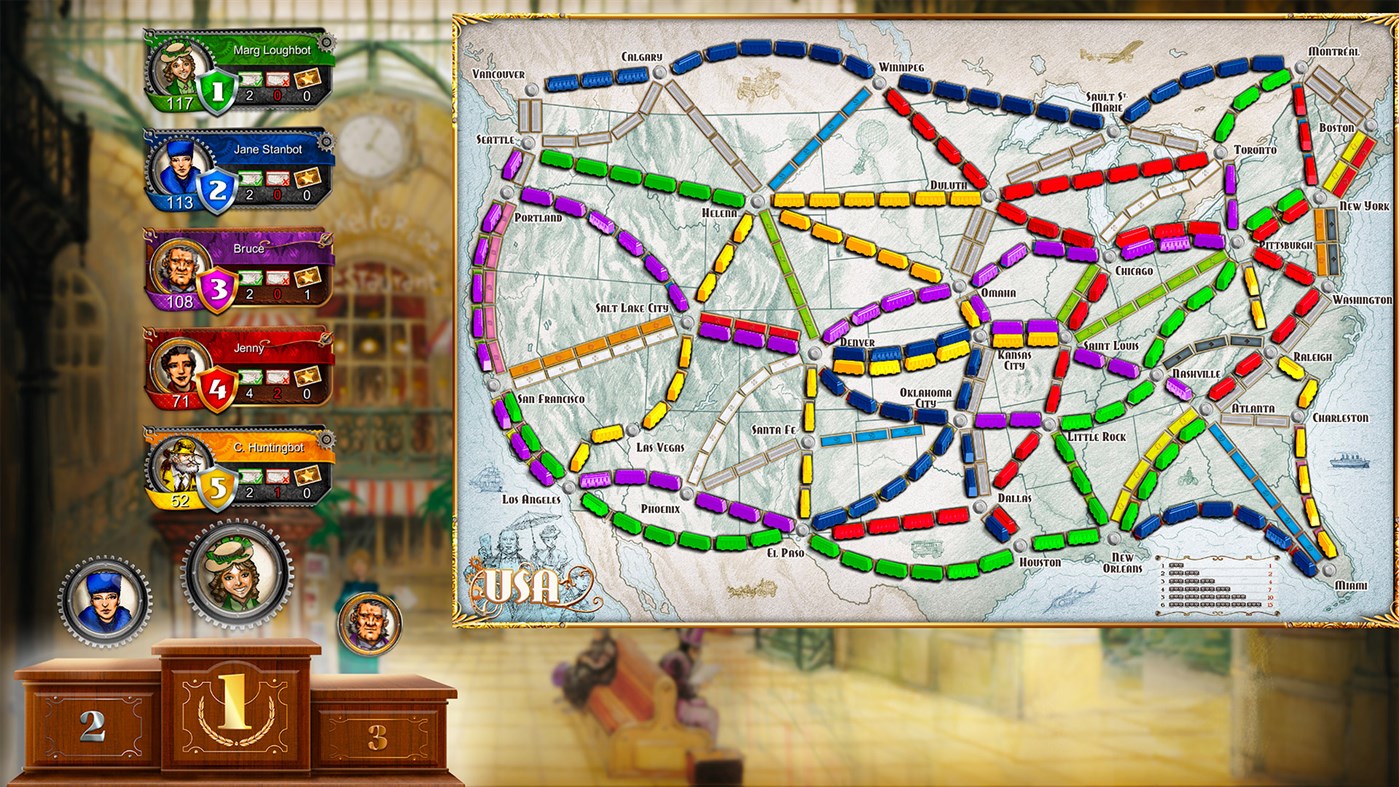1399x787 pixels.
Task: Click Jane Stanbot's failed tickets icon
Action: point(277,179)
